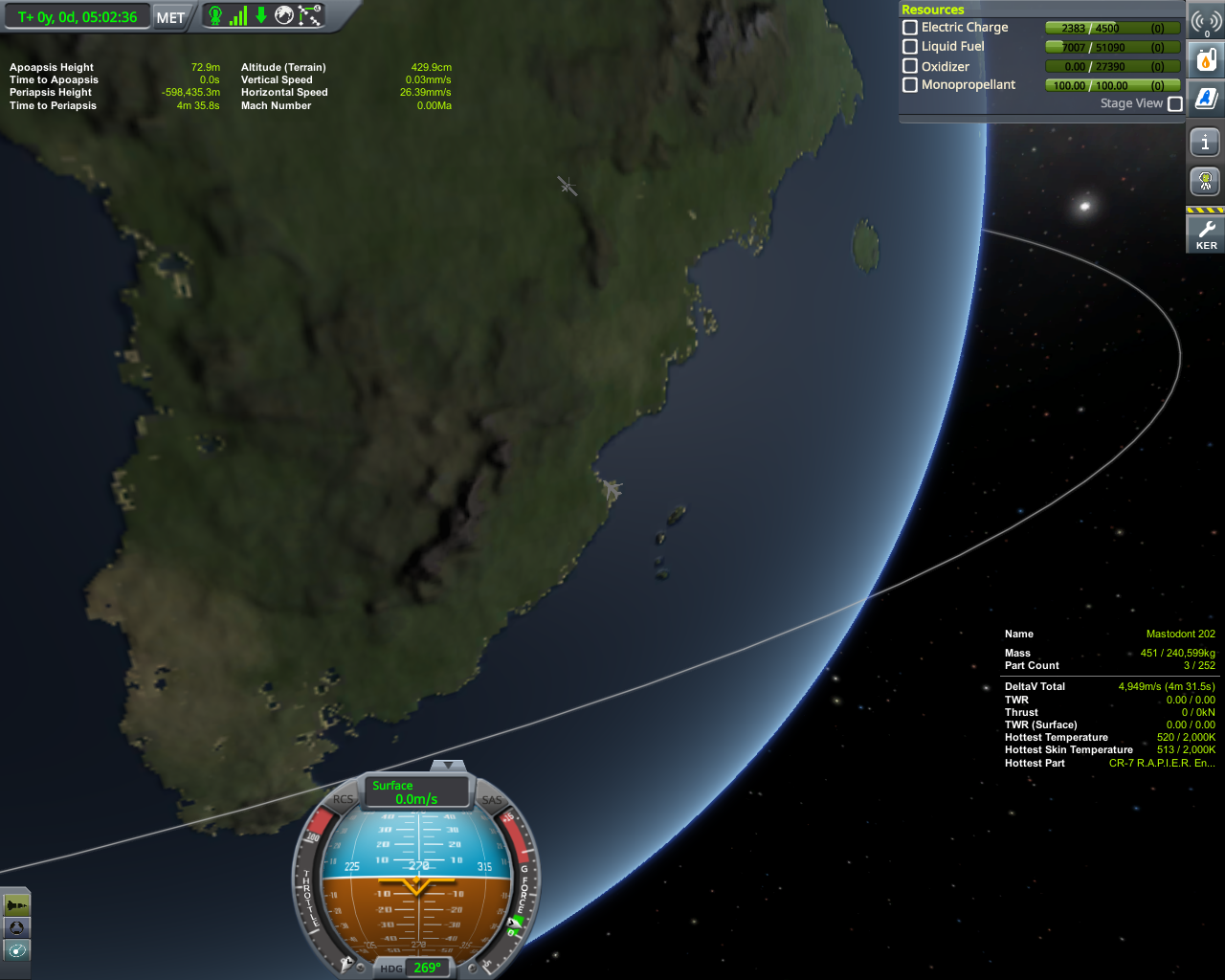Toggle the SAS indicator on the navball
The width and height of the screenshot is (1225, 980).
492,800
